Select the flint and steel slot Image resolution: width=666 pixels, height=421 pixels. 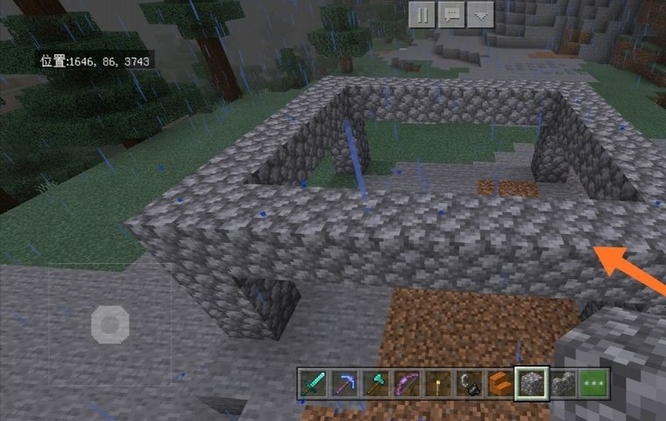pos(467,383)
